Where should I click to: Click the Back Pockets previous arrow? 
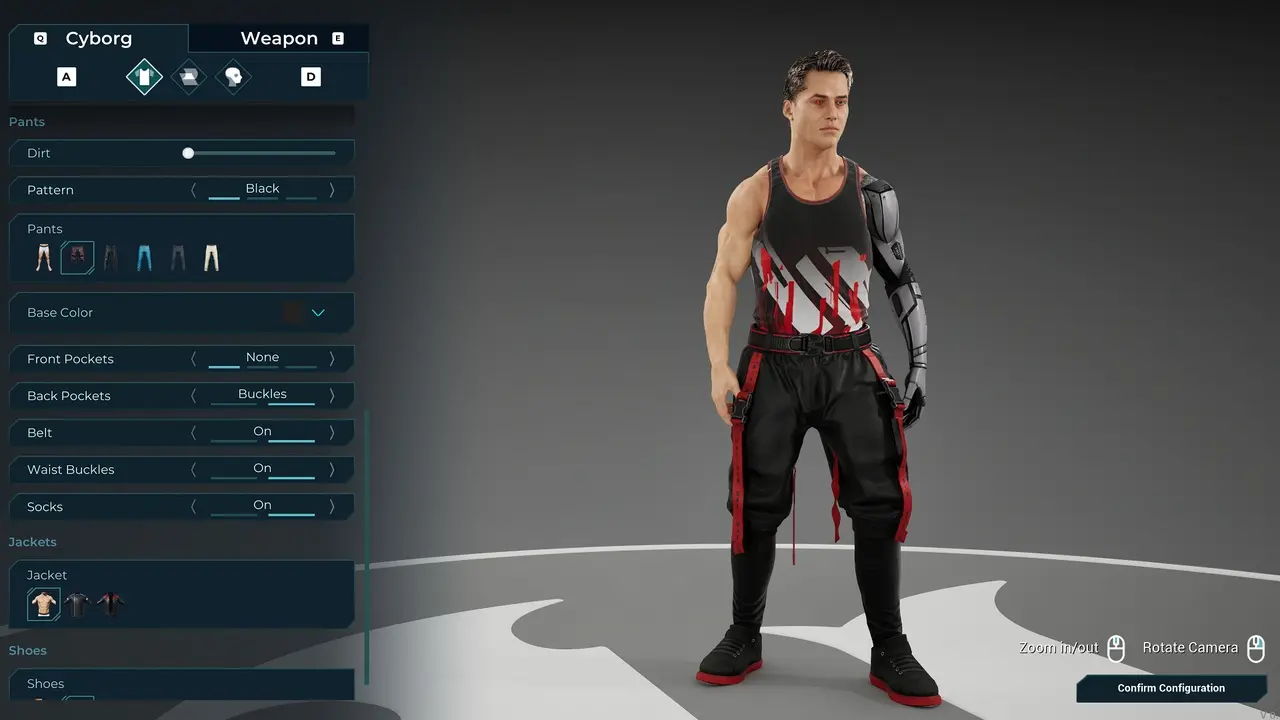pyautogui.click(x=194, y=396)
